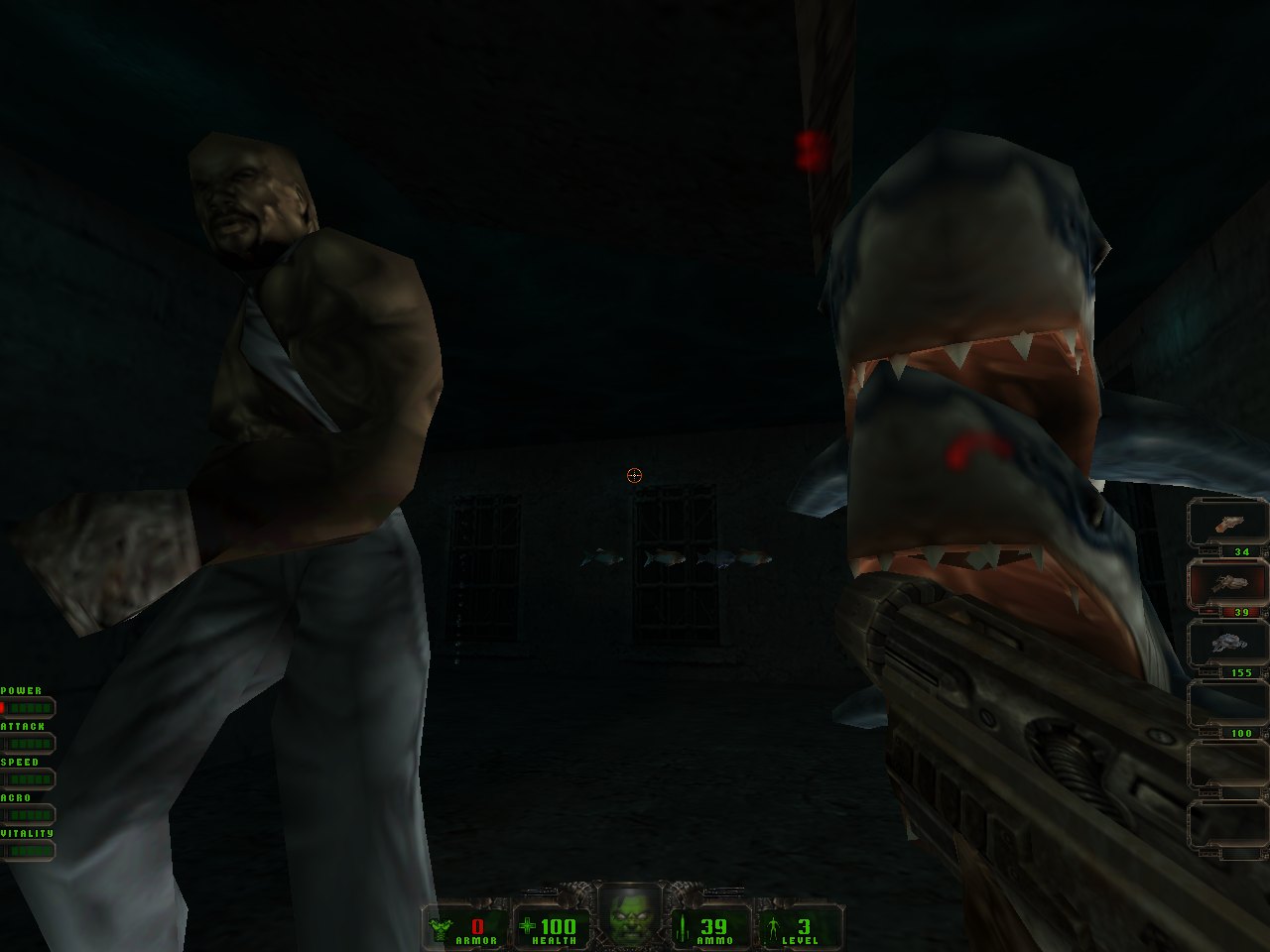Click the figure icon next to the level counter
The height and width of the screenshot is (952, 1270).
tap(775, 929)
